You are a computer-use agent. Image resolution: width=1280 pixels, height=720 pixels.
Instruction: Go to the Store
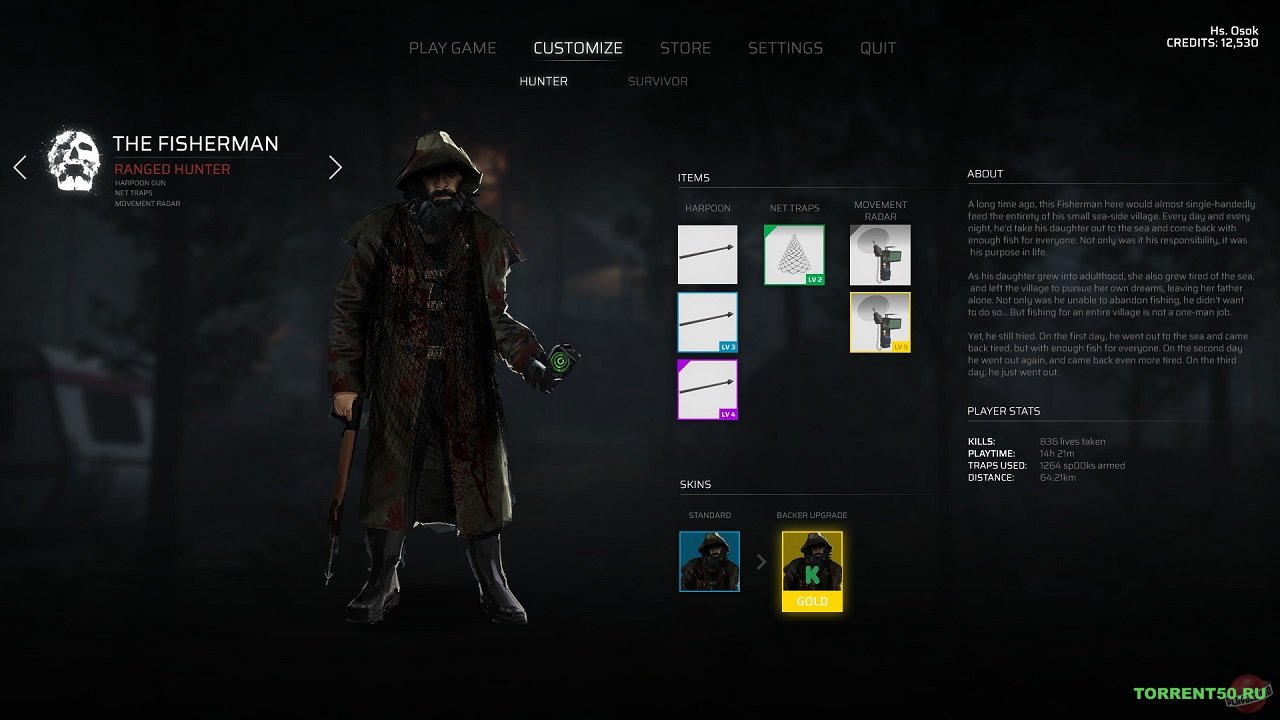(685, 48)
